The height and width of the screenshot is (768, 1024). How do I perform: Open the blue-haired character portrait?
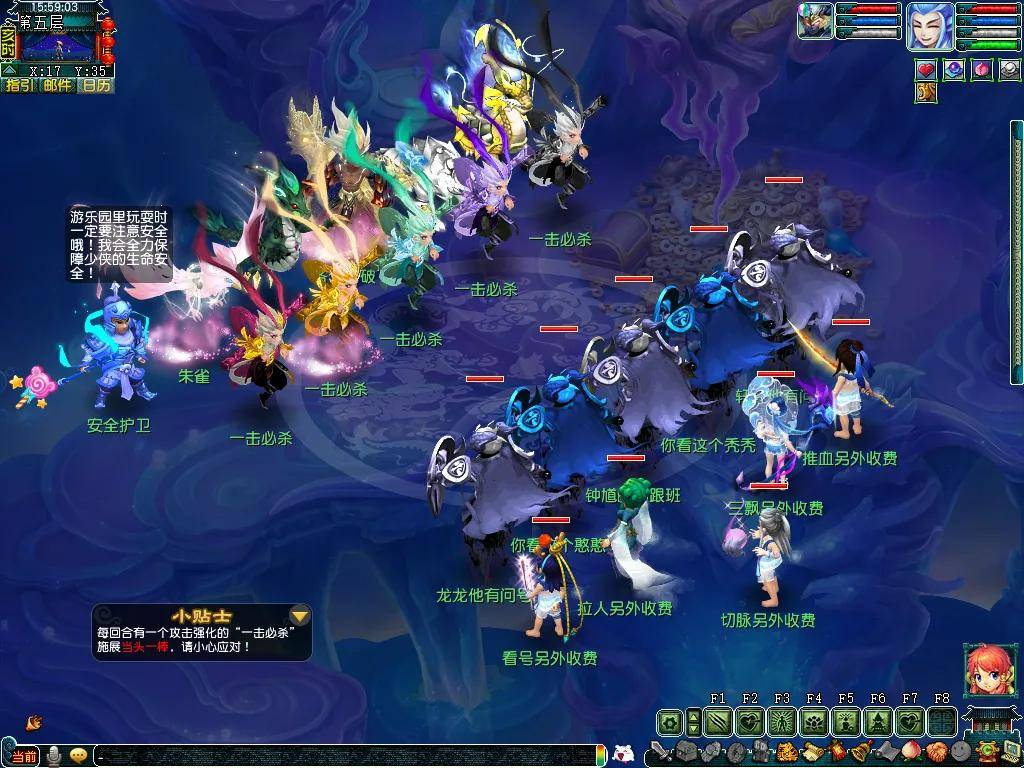pyautogui.click(x=929, y=26)
